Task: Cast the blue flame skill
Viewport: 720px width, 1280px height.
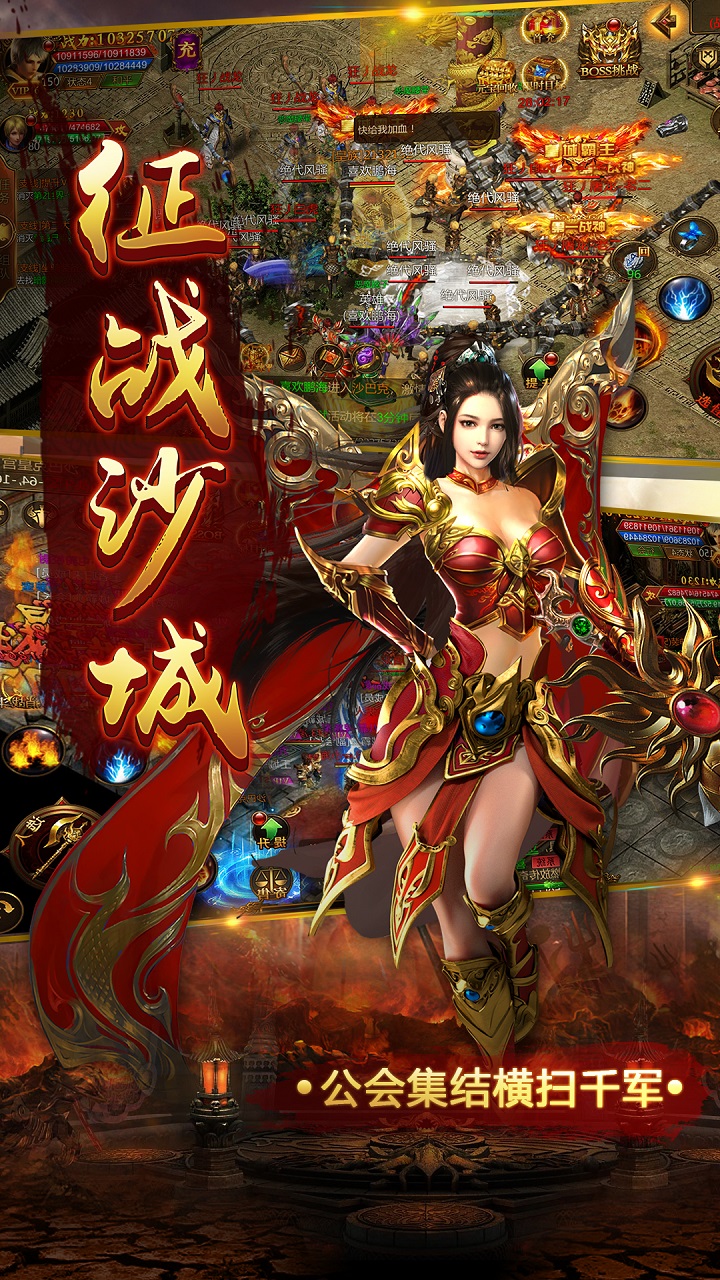Action: tap(120, 764)
